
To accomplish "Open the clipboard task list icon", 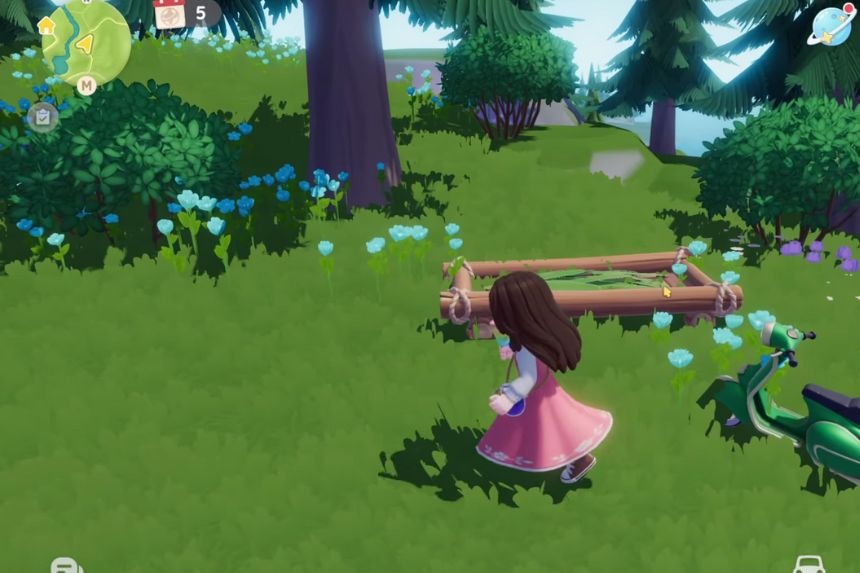I will (x=42, y=116).
